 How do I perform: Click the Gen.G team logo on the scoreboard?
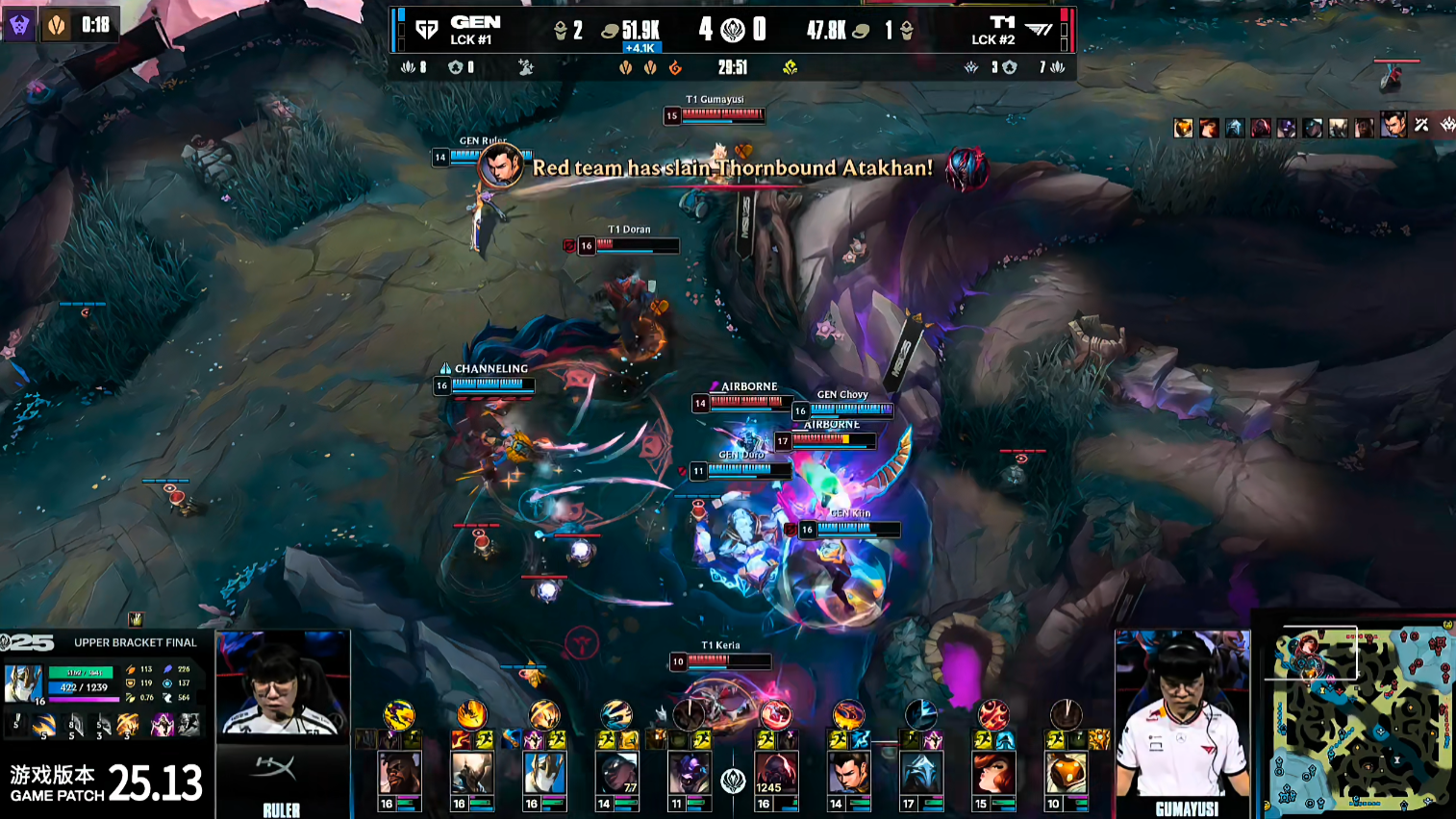click(426, 30)
